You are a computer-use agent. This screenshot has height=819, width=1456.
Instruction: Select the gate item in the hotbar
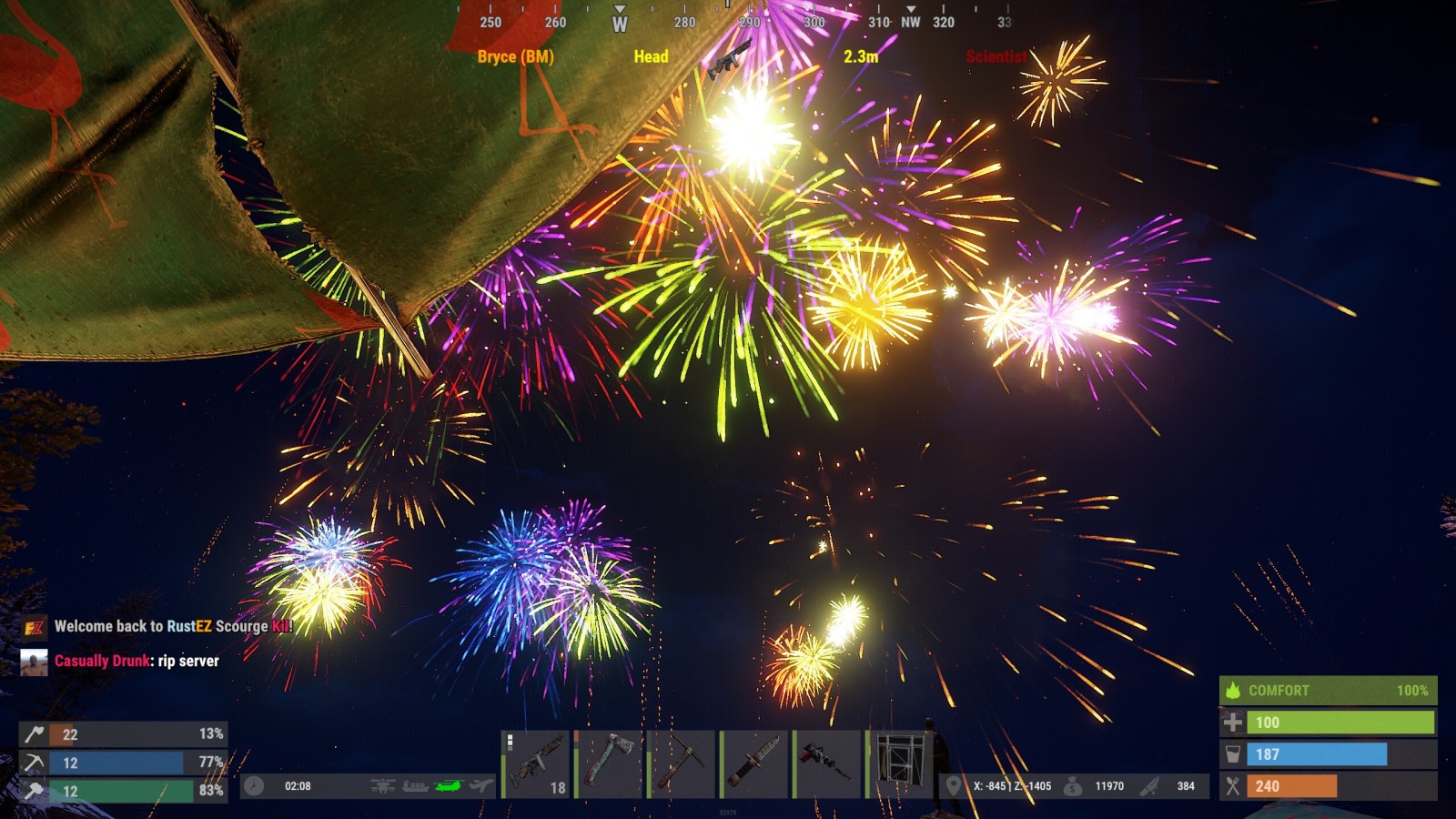pos(900,764)
